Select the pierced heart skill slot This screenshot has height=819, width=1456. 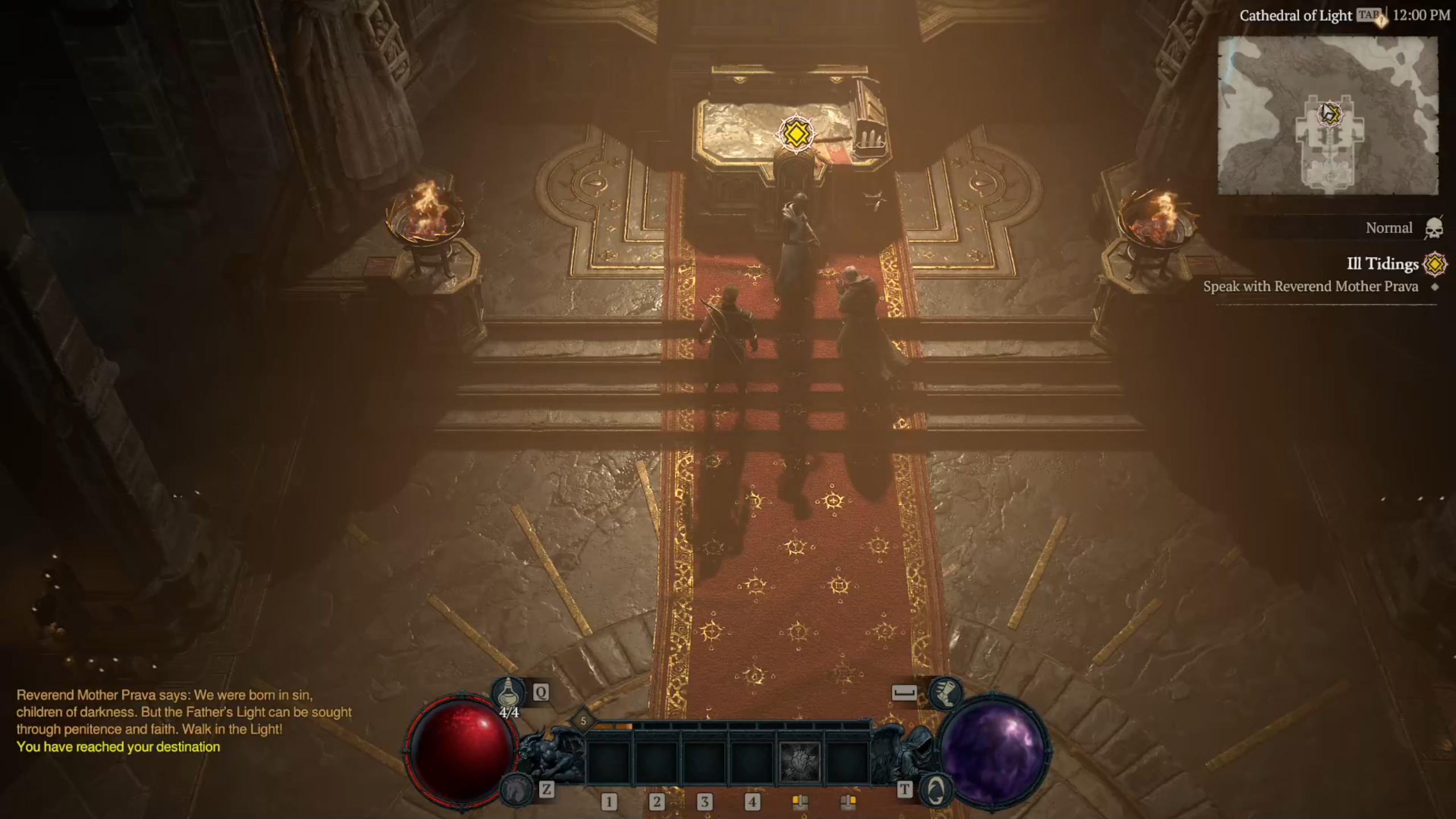point(799,762)
